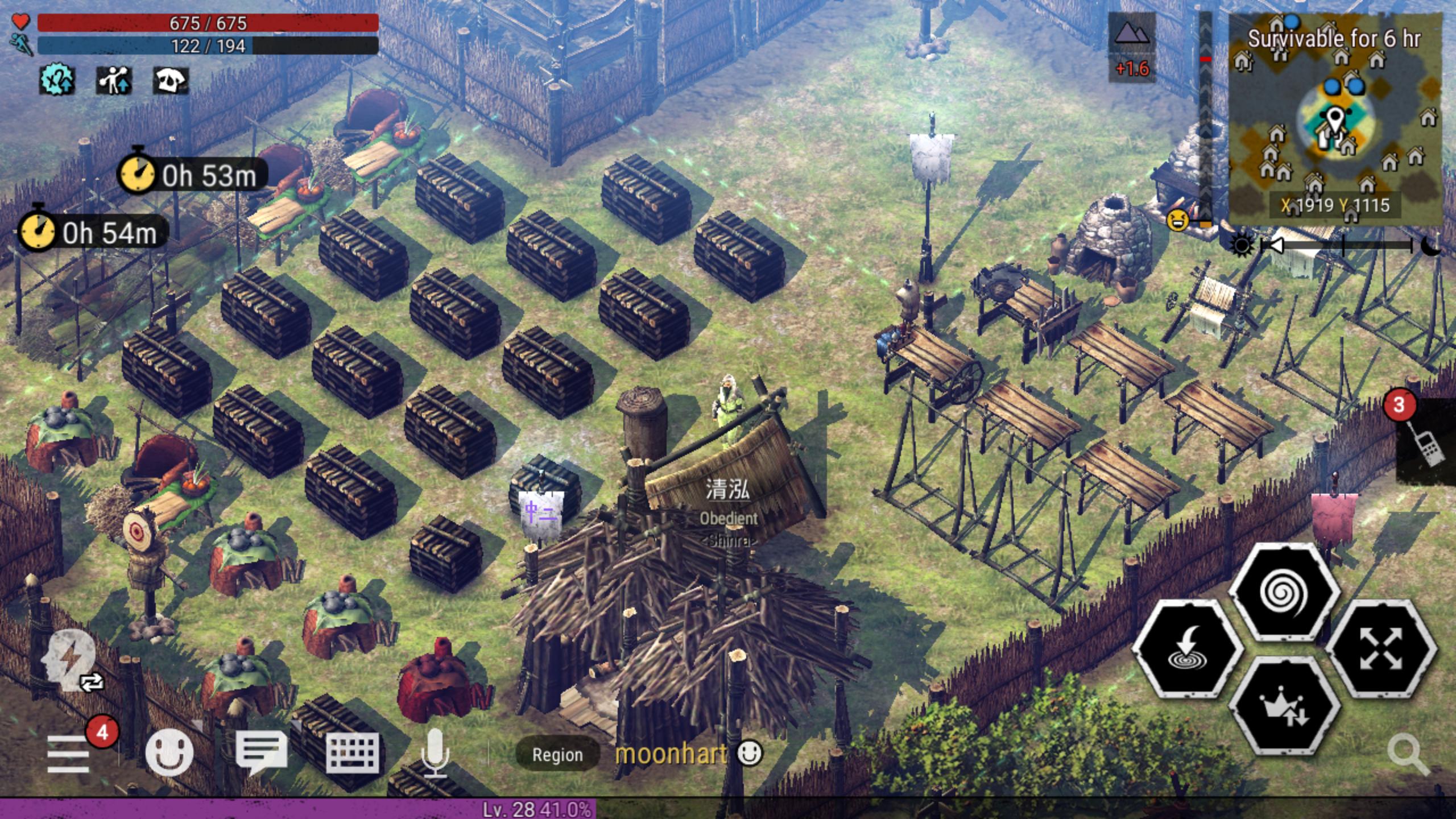Check the x2 boost buff icon
The image size is (1456, 819).
[56, 80]
